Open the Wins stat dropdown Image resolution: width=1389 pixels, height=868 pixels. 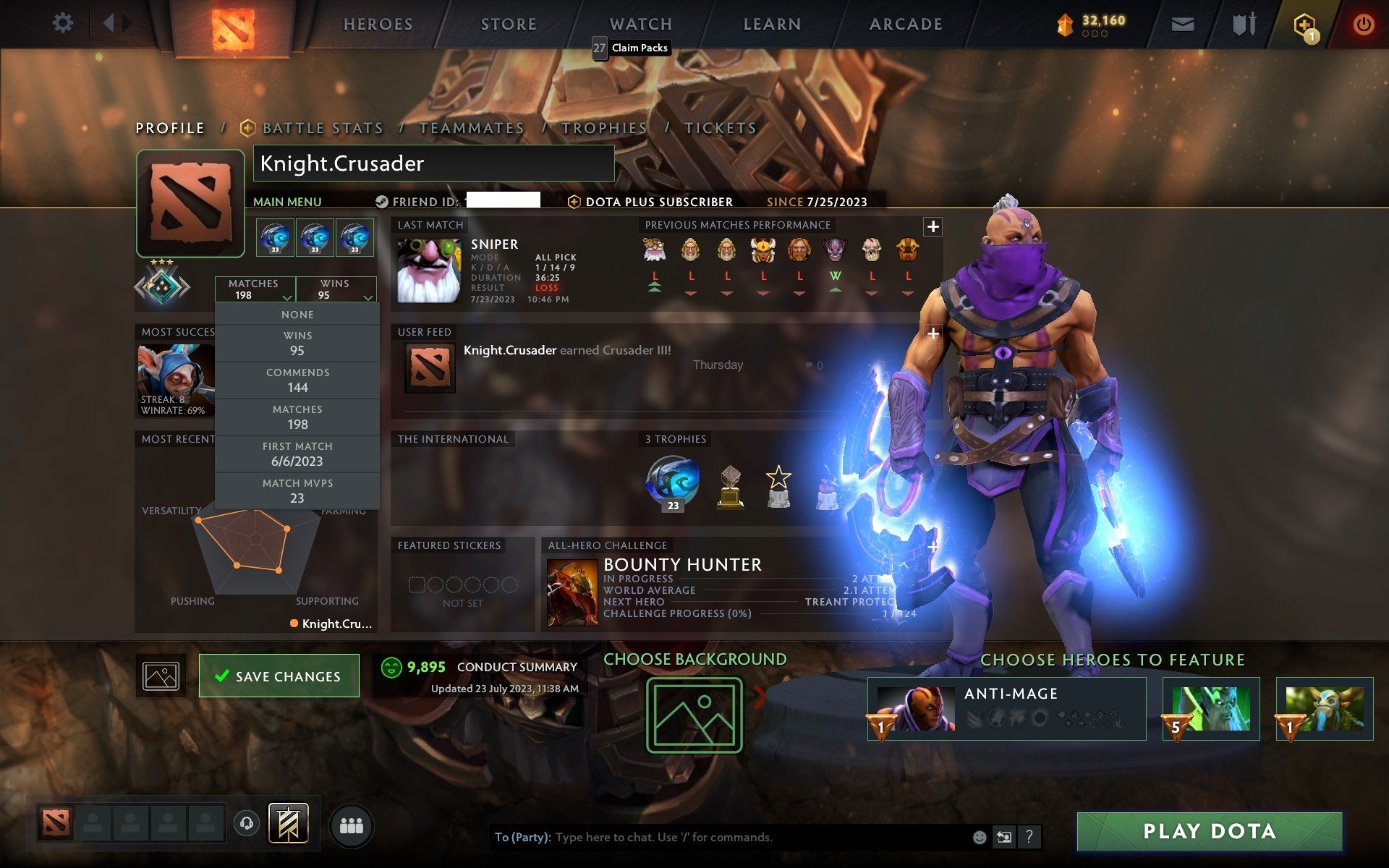click(x=337, y=289)
